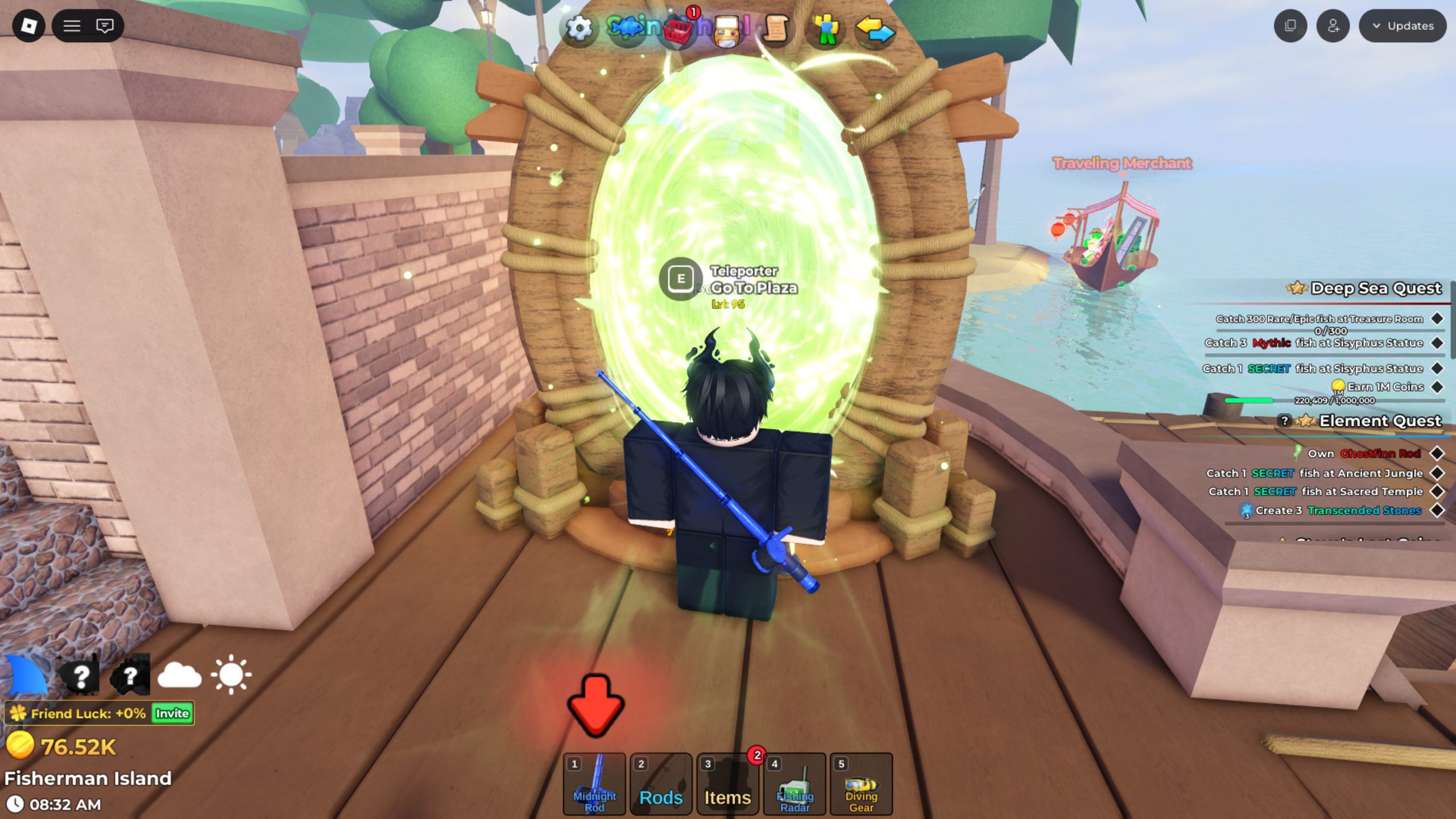Click the white cloud weather icon
The width and height of the screenshot is (1456, 819).
click(179, 675)
